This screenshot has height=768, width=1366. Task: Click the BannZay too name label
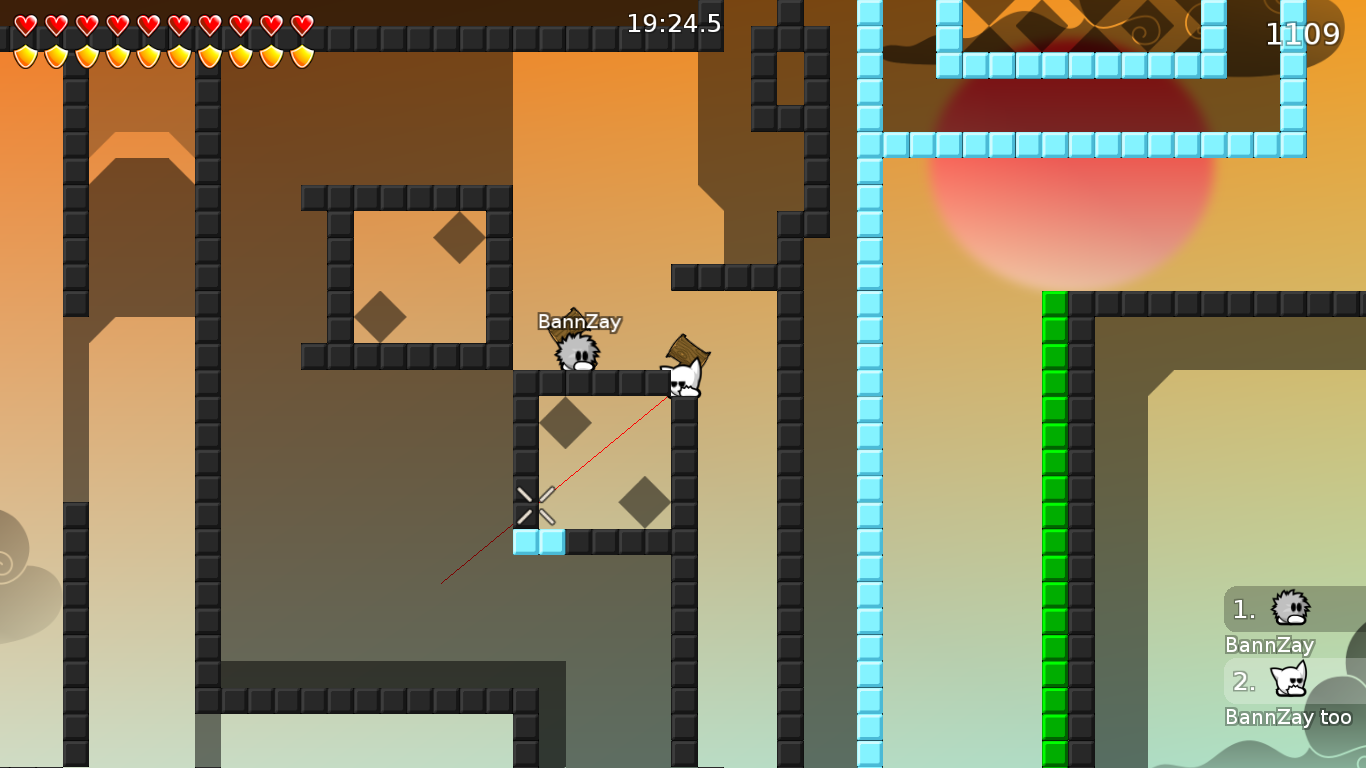[1290, 717]
